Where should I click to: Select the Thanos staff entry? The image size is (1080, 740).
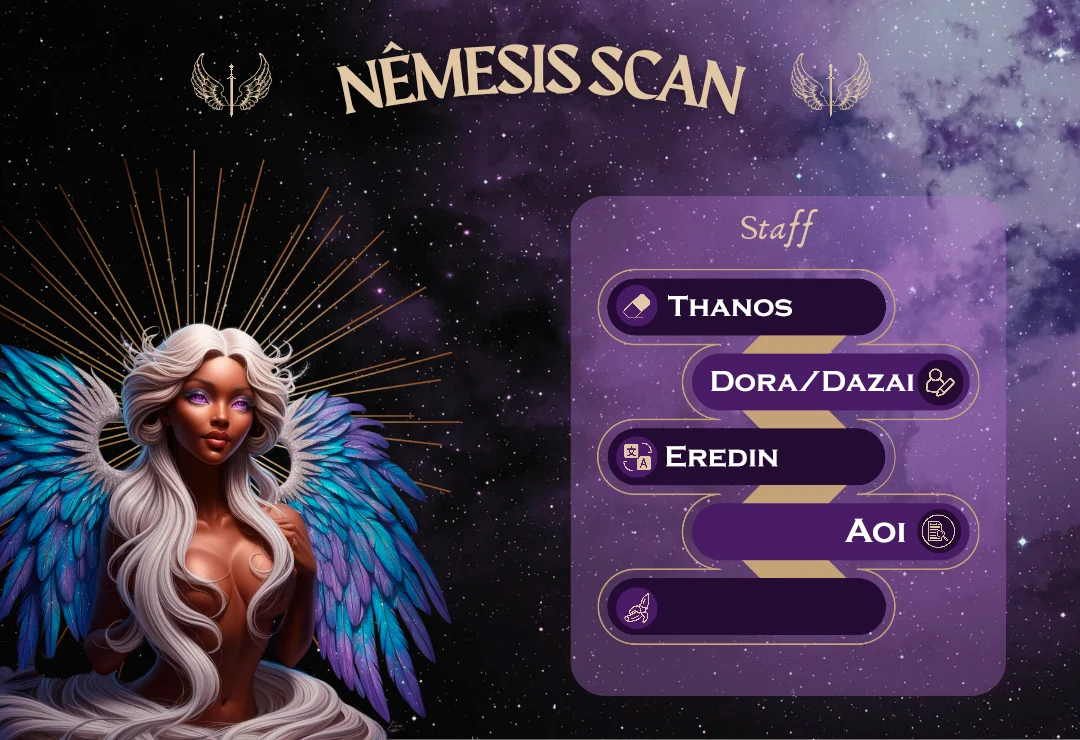[746, 306]
